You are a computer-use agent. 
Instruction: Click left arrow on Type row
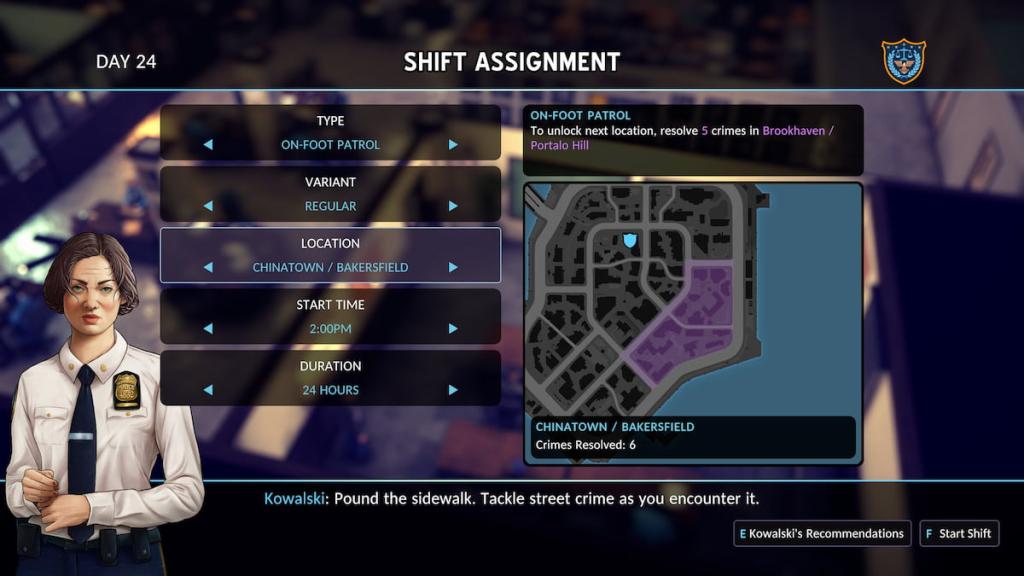pyautogui.click(x=208, y=145)
